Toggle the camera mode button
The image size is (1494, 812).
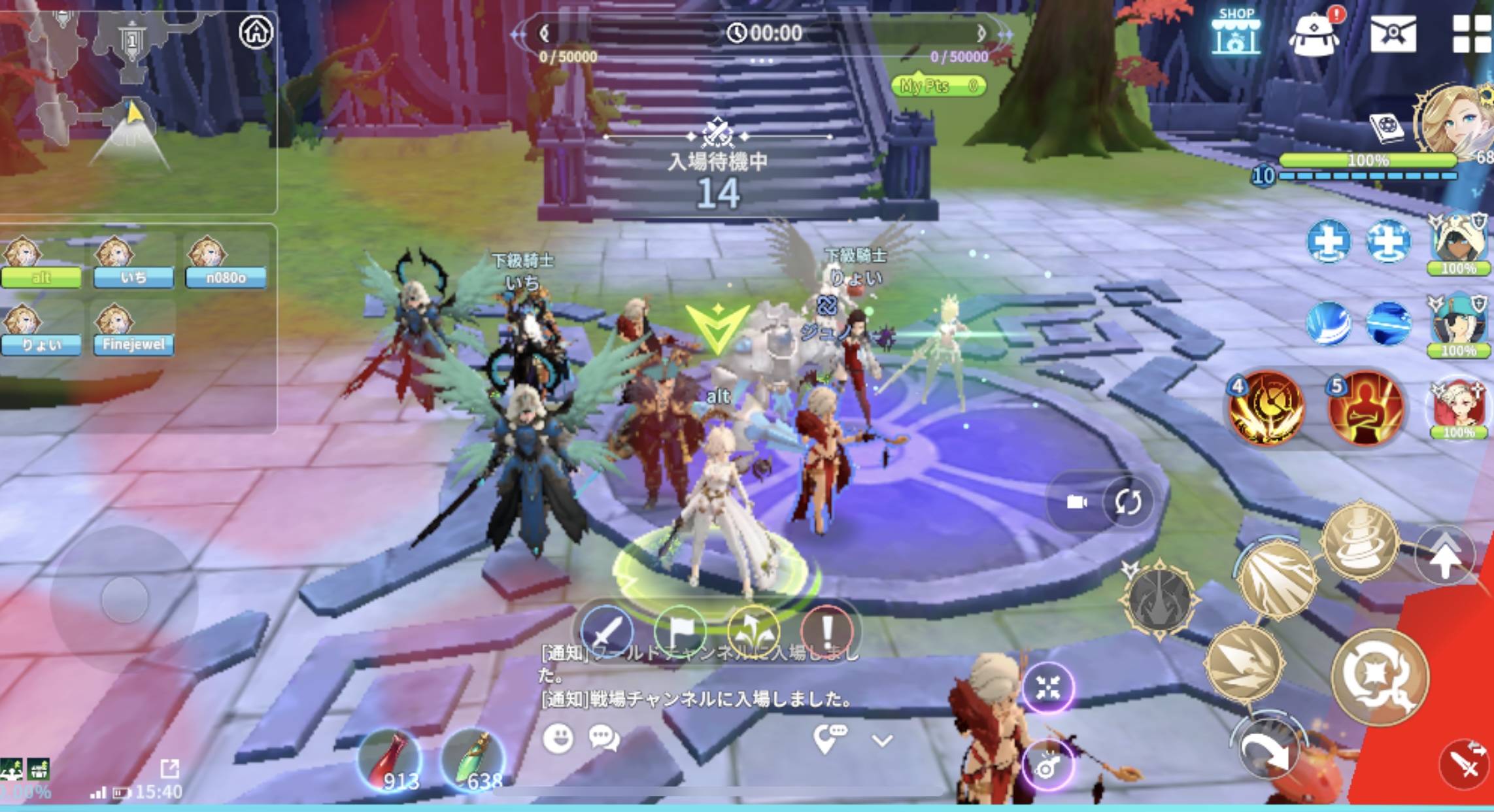click(x=1076, y=501)
